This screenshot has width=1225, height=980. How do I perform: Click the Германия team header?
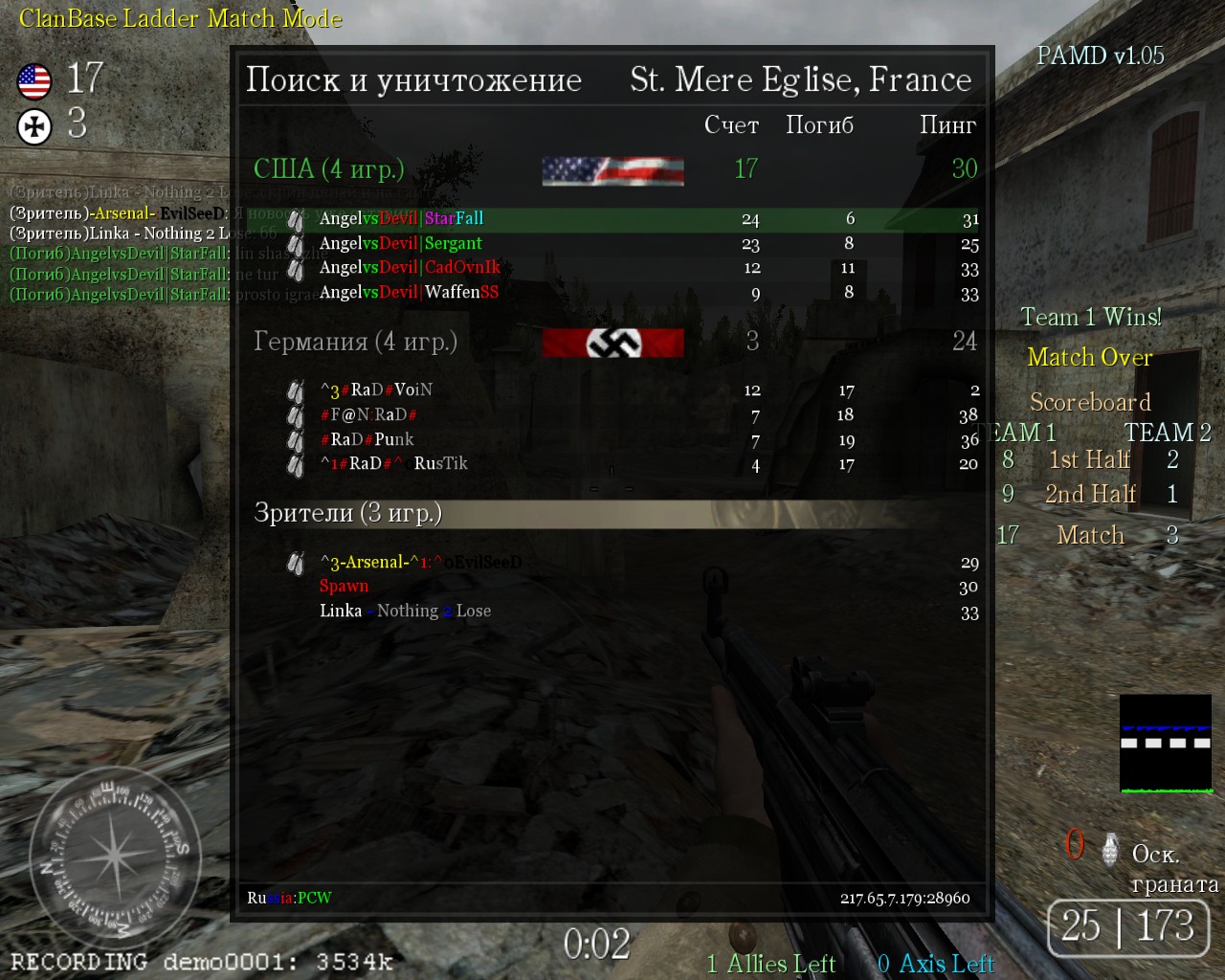point(355,342)
